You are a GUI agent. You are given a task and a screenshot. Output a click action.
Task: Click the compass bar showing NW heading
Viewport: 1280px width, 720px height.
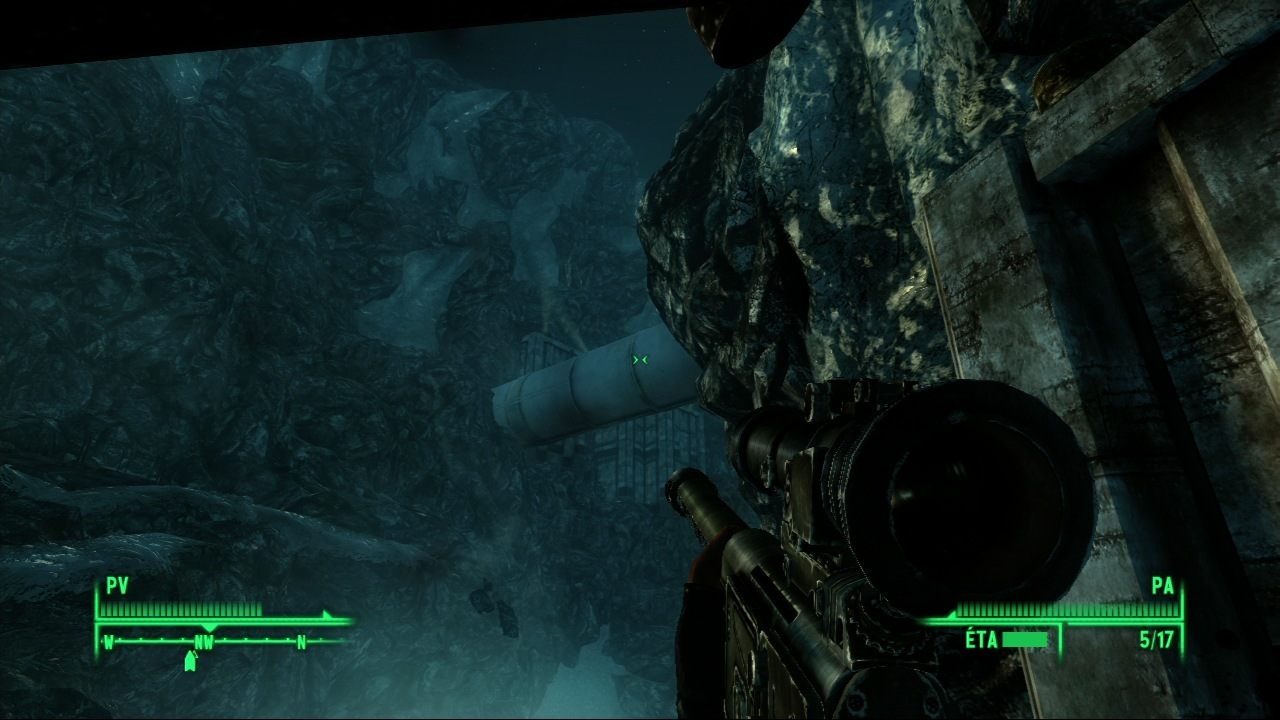point(205,642)
